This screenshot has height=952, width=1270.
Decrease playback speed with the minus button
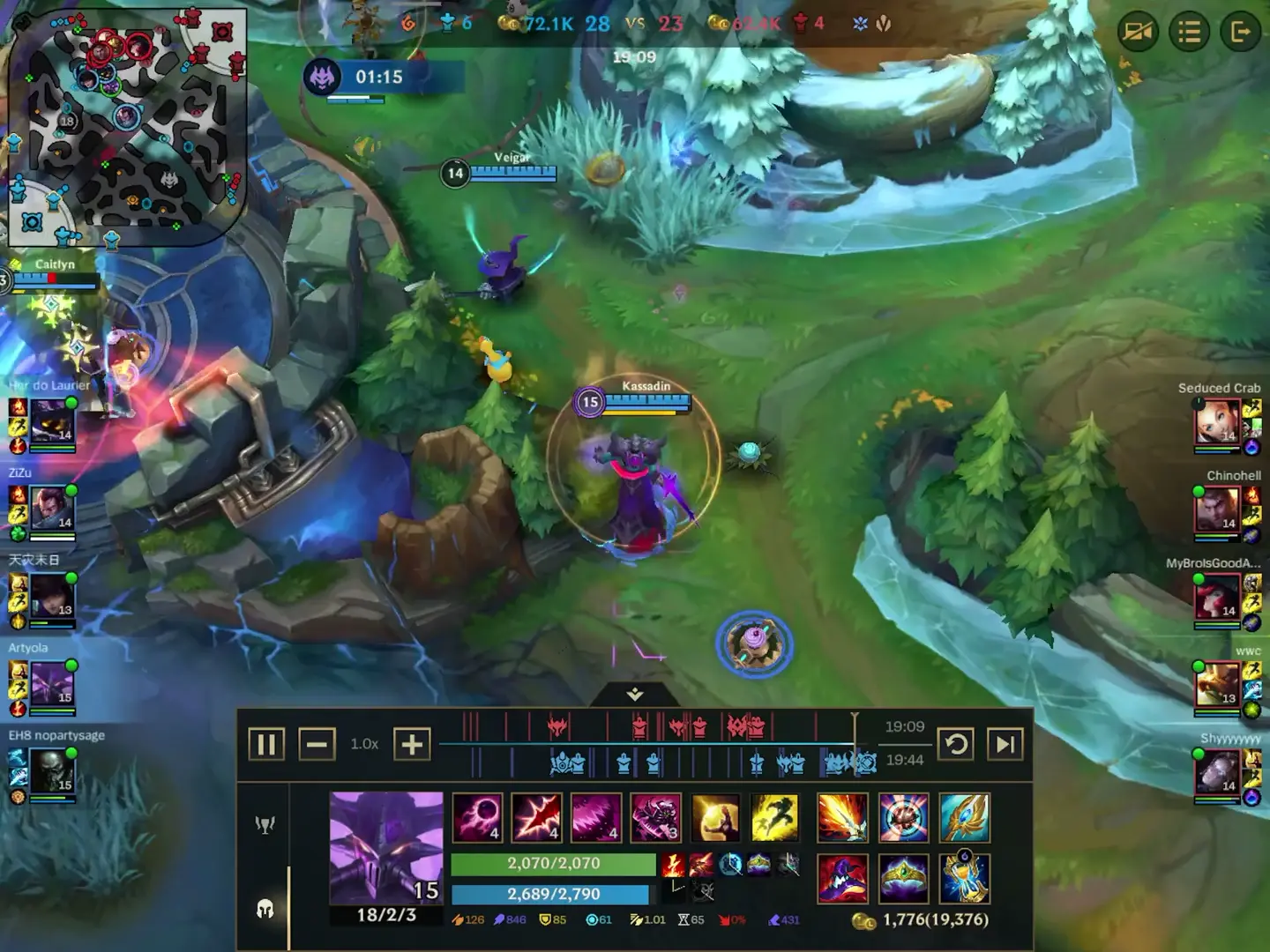tap(319, 745)
